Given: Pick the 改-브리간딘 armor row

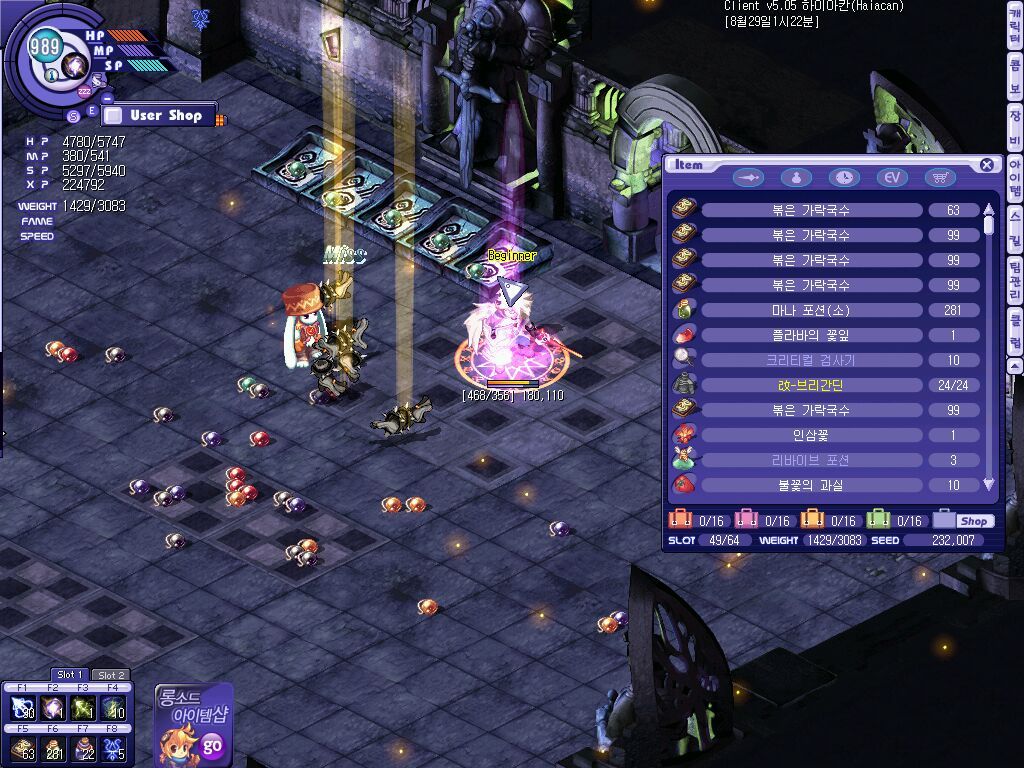Looking at the screenshot, I should 811,385.
